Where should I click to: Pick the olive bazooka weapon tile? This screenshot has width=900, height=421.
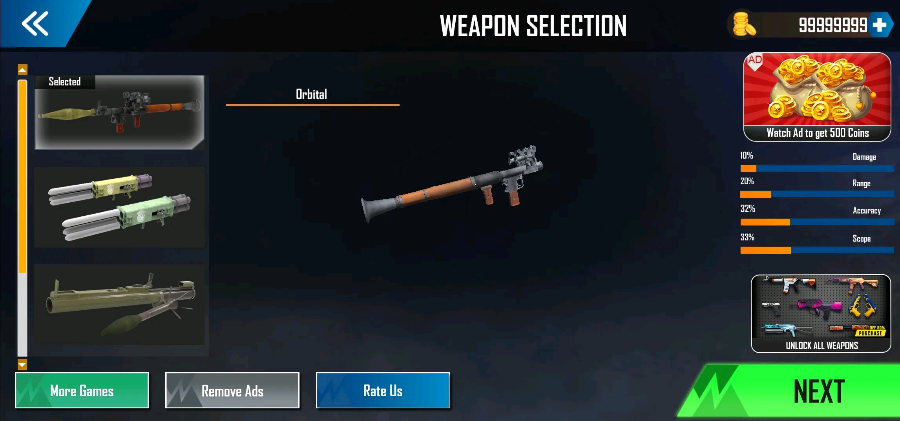[x=120, y=304]
